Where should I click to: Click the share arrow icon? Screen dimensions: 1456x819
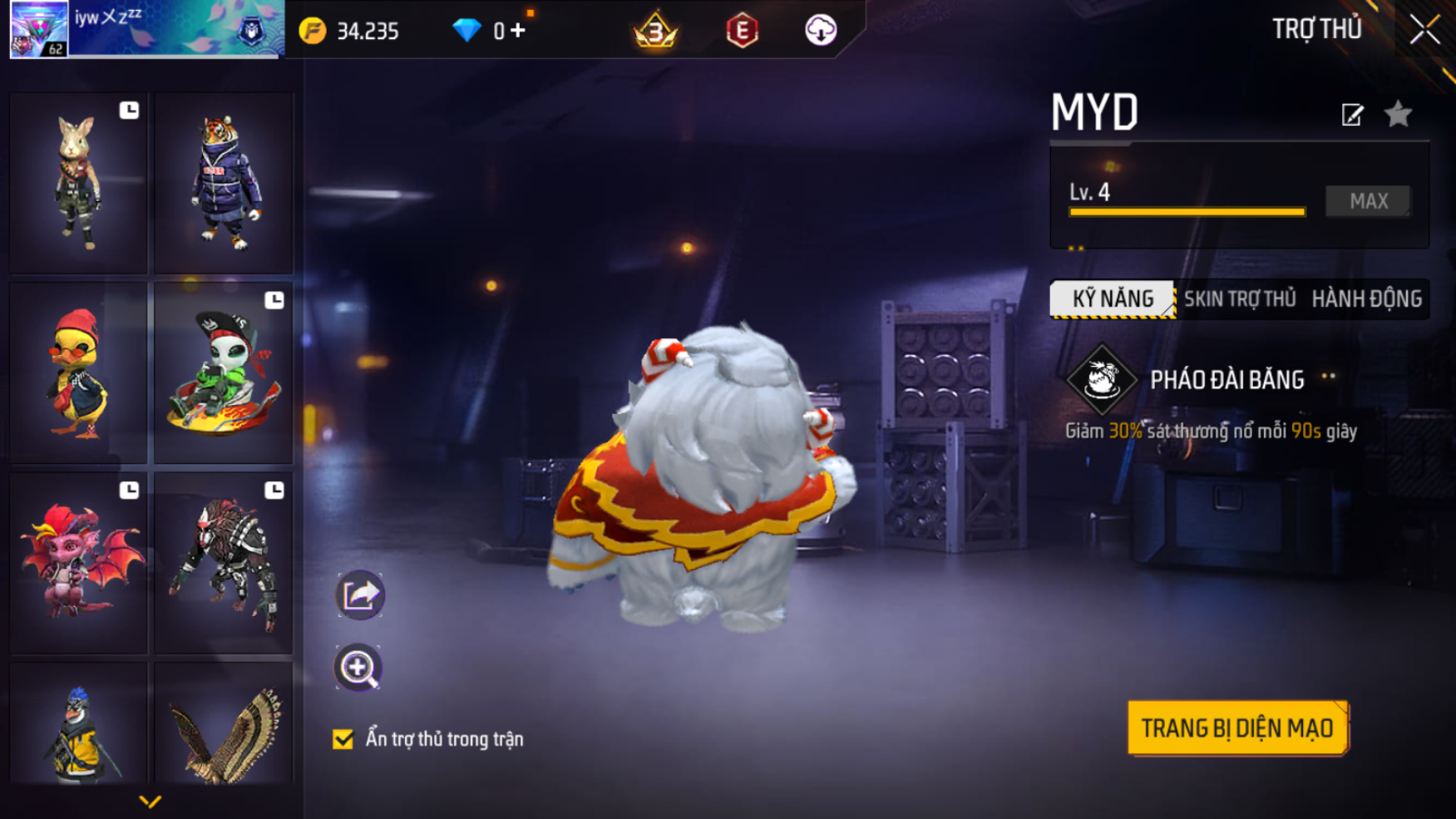pos(359,595)
